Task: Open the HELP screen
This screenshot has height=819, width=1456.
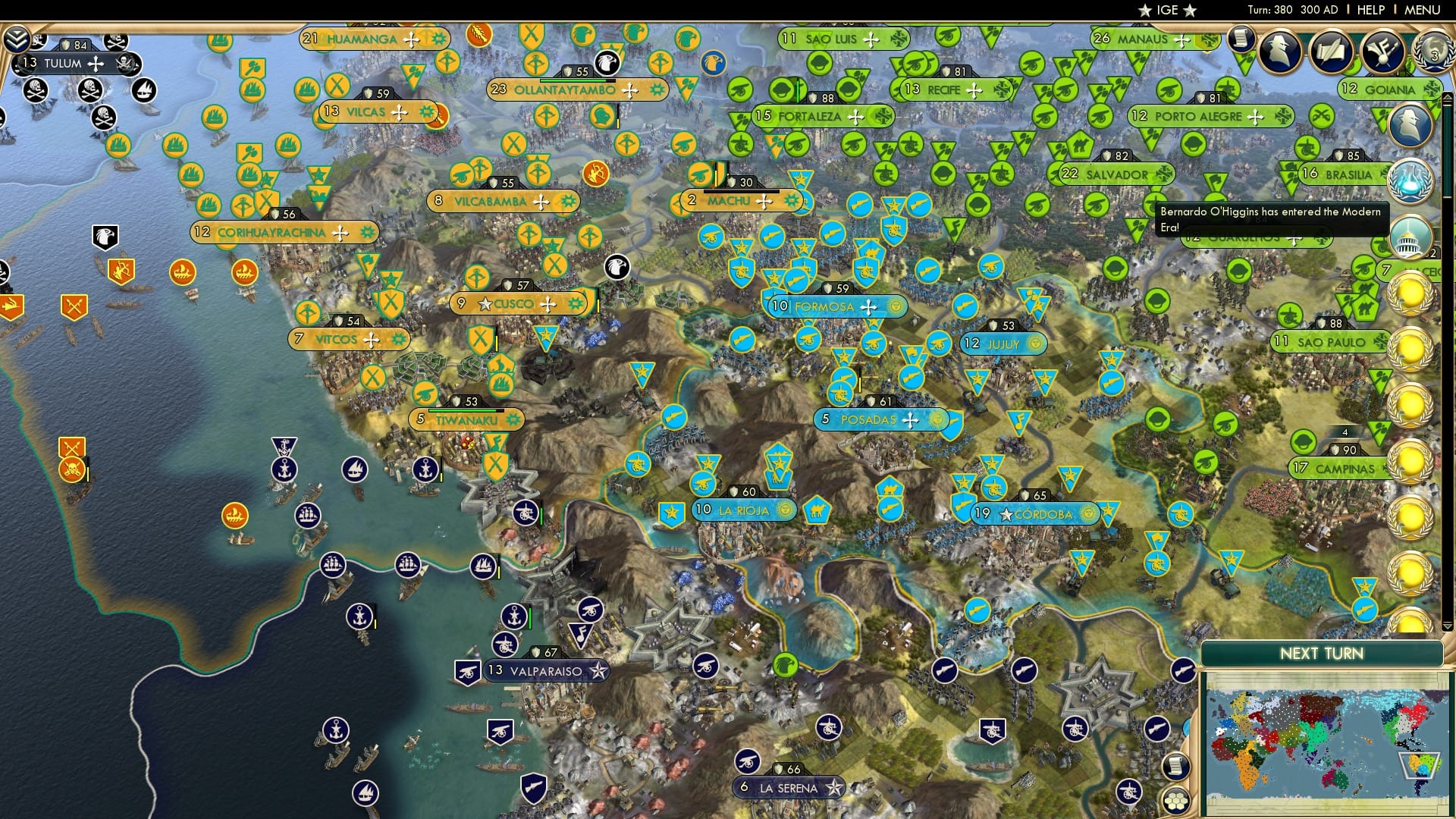Action: pyautogui.click(x=1370, y=10)
